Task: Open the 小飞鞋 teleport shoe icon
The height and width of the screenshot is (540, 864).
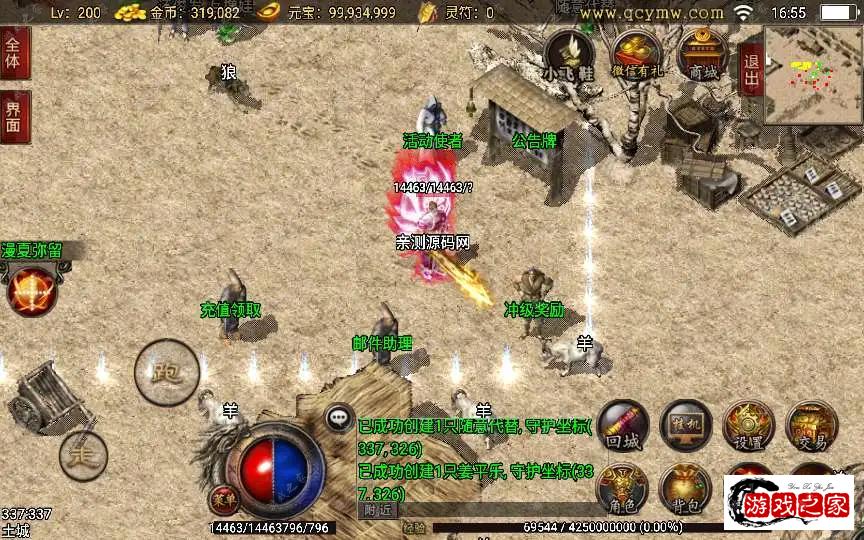Action: pos(569,55)
